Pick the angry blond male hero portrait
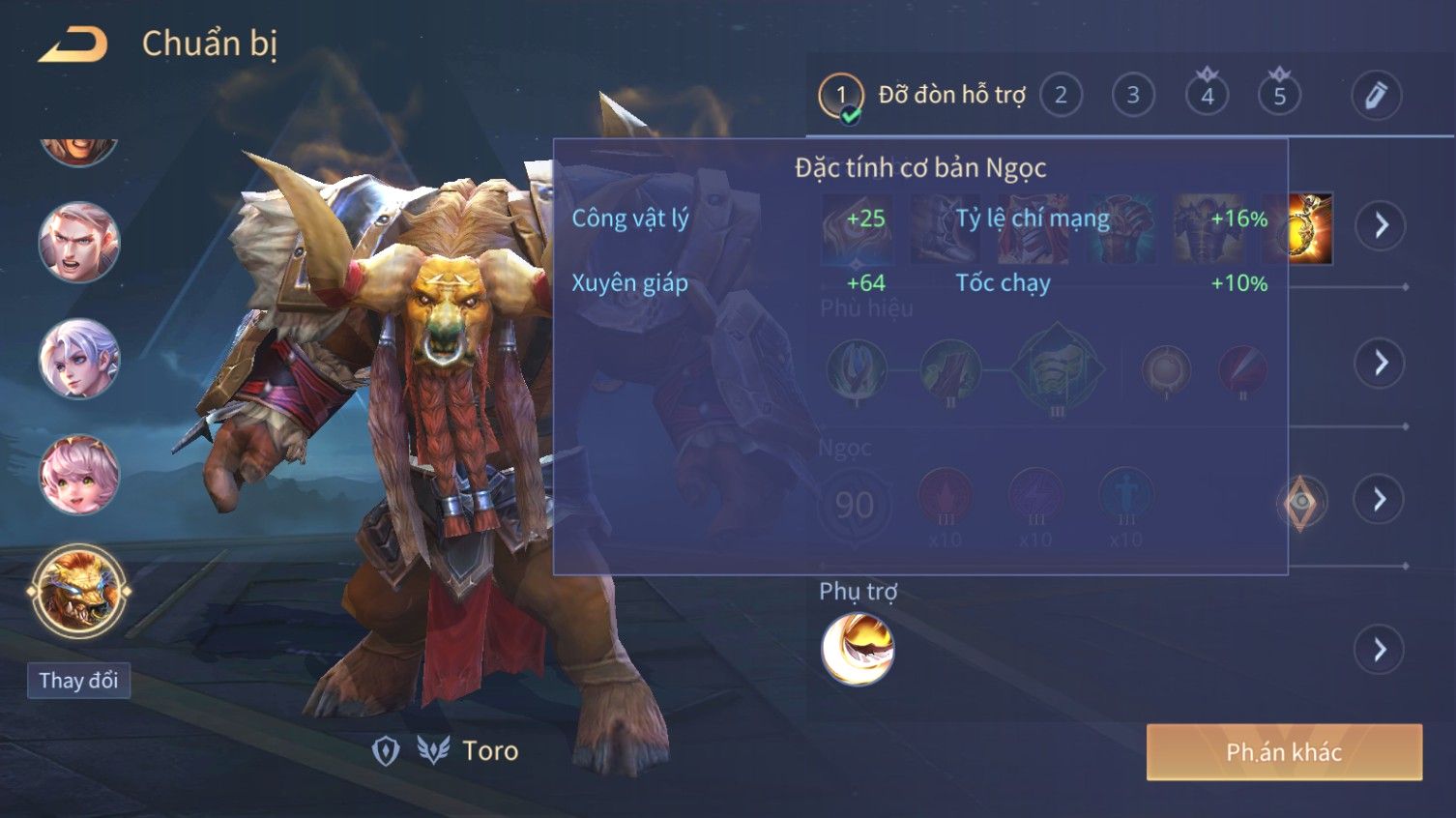The height and width of the screenshot is (818, 1456). pos(78,243)
